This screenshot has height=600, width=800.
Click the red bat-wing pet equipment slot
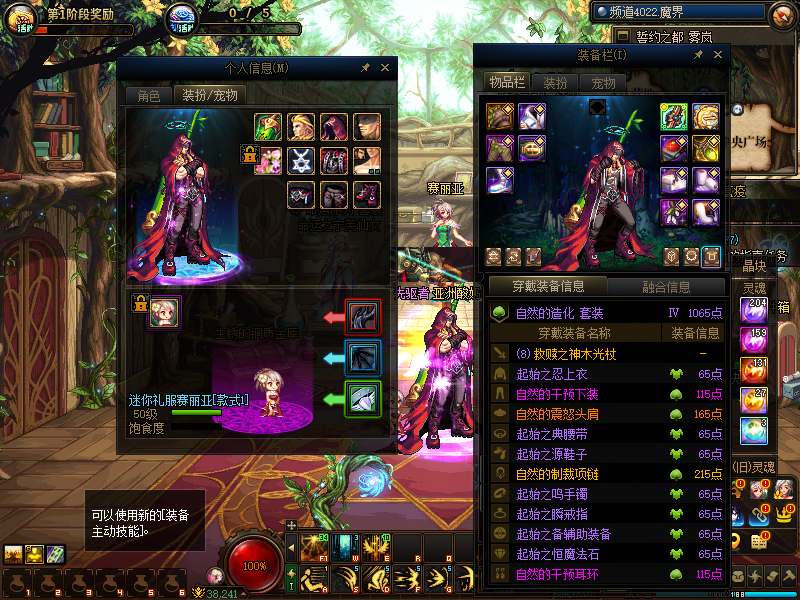tap(362, 316)
